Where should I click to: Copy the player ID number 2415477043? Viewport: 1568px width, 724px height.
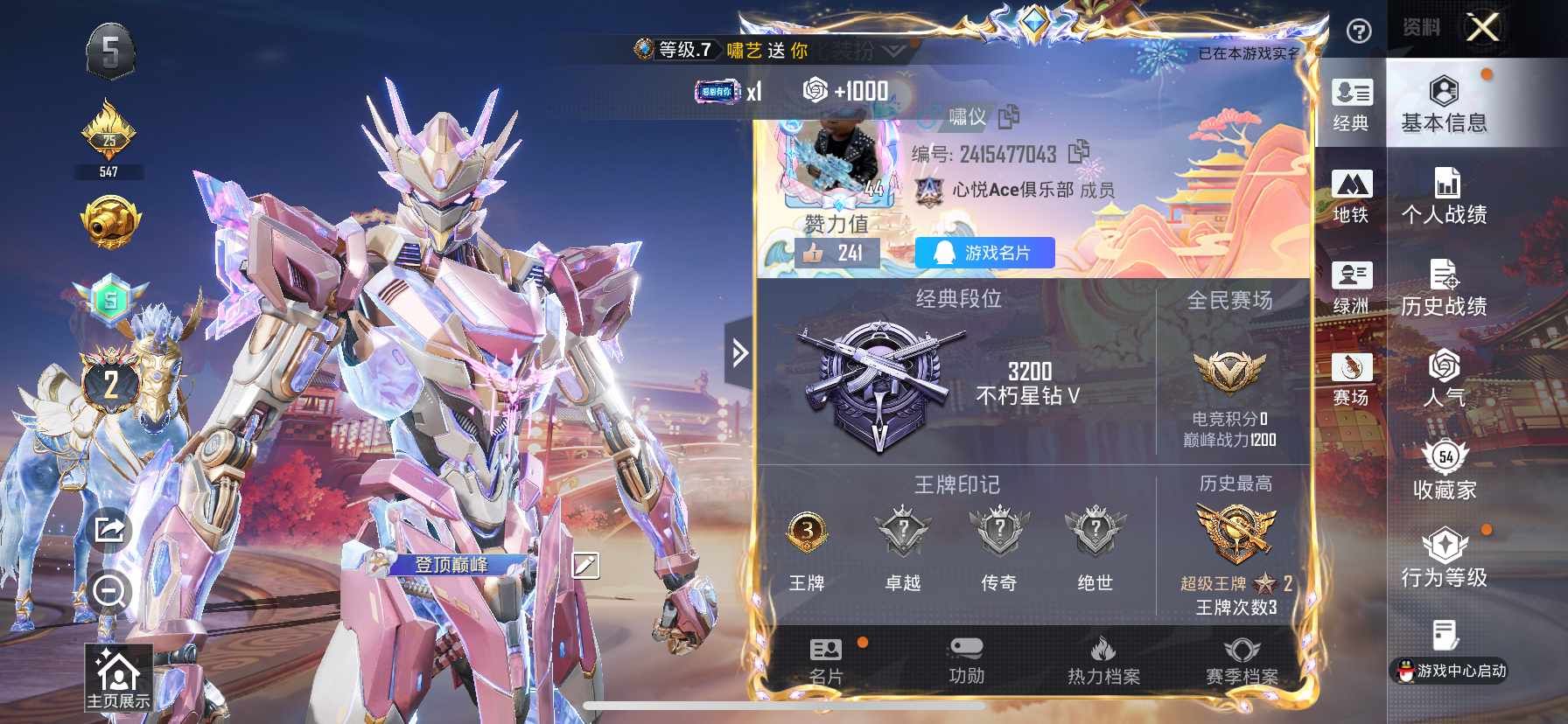tap(1079, 152)
